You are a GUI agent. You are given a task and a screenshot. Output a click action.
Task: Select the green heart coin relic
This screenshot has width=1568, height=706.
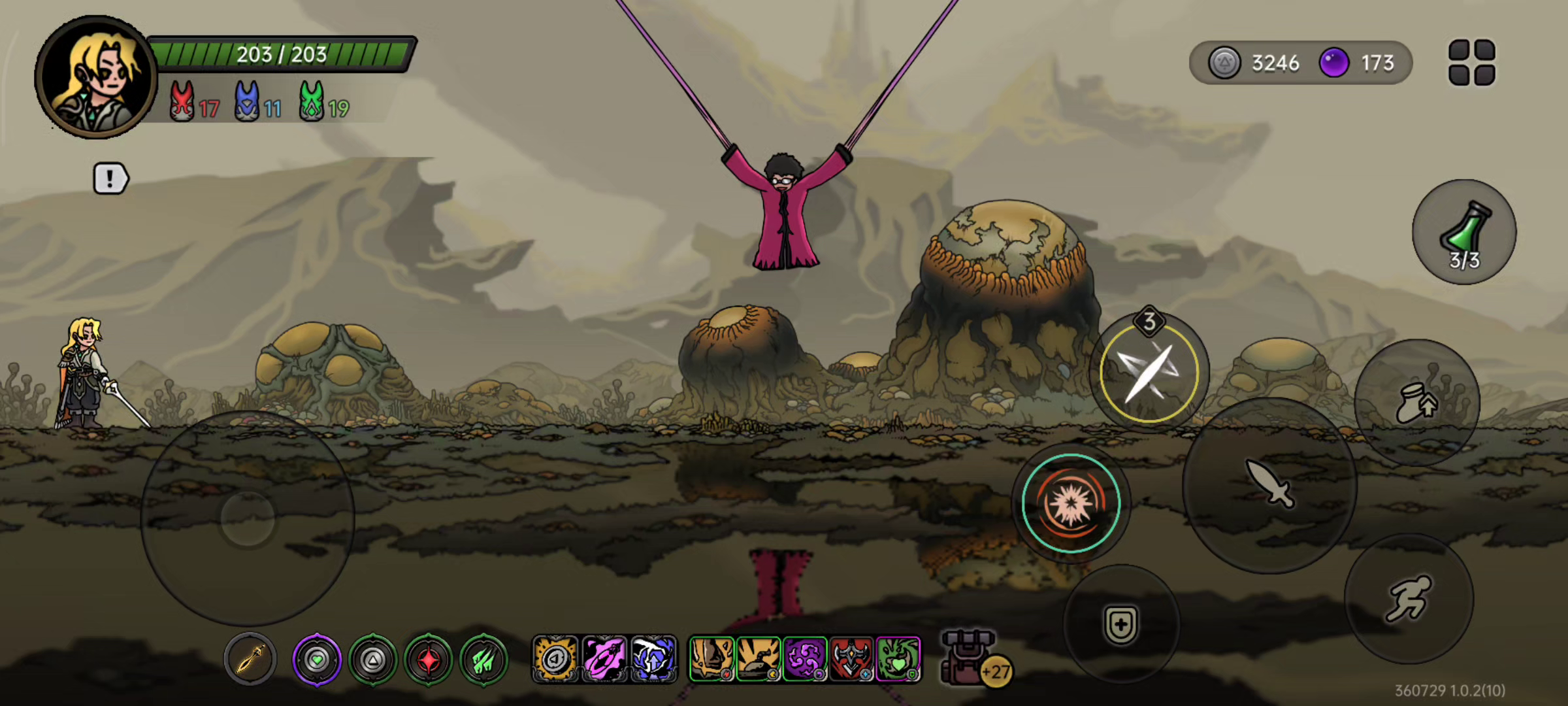(x=317, y=660)
